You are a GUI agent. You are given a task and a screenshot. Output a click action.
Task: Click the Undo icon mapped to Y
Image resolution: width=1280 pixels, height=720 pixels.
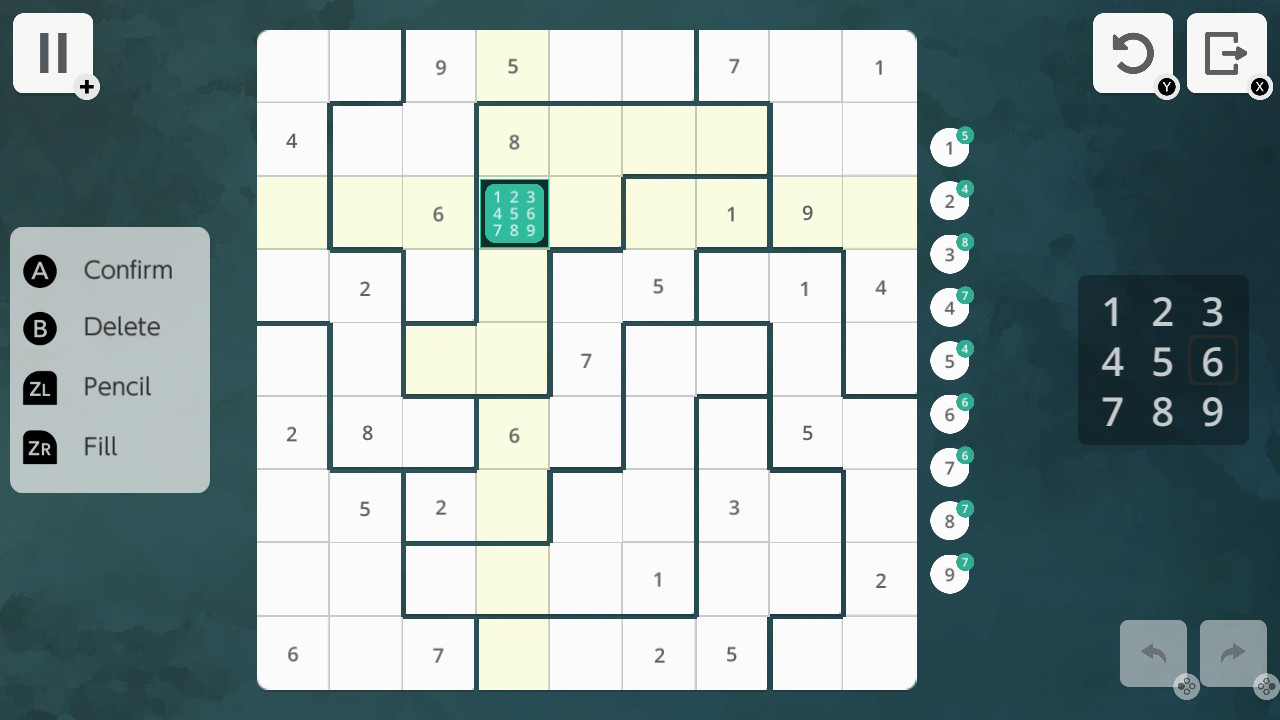tap(1133, 52)
